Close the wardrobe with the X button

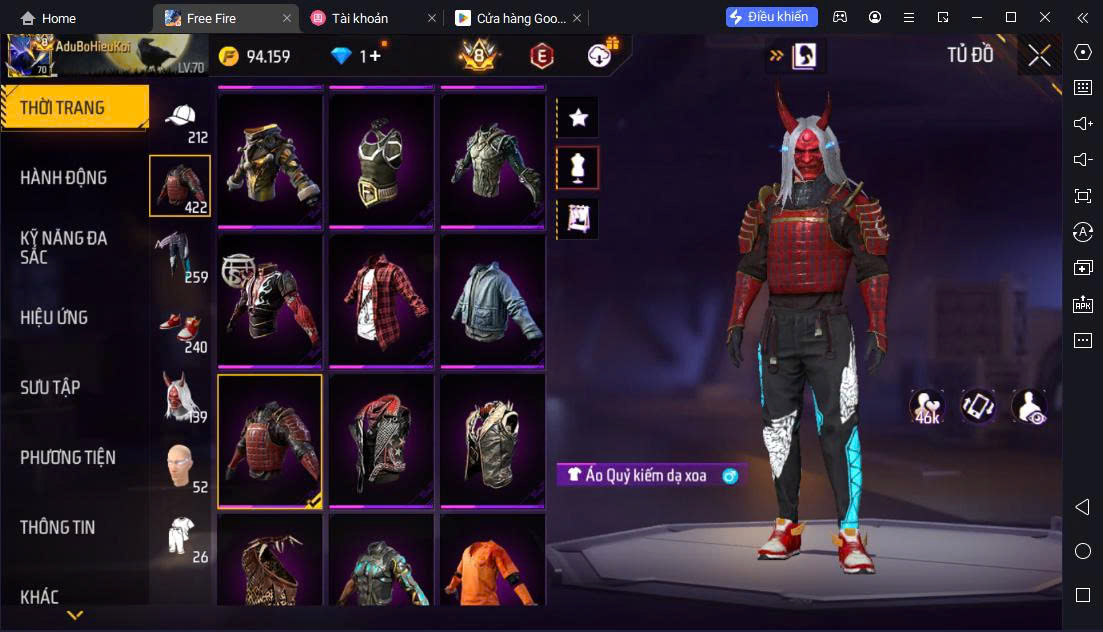coord(1039,56)
